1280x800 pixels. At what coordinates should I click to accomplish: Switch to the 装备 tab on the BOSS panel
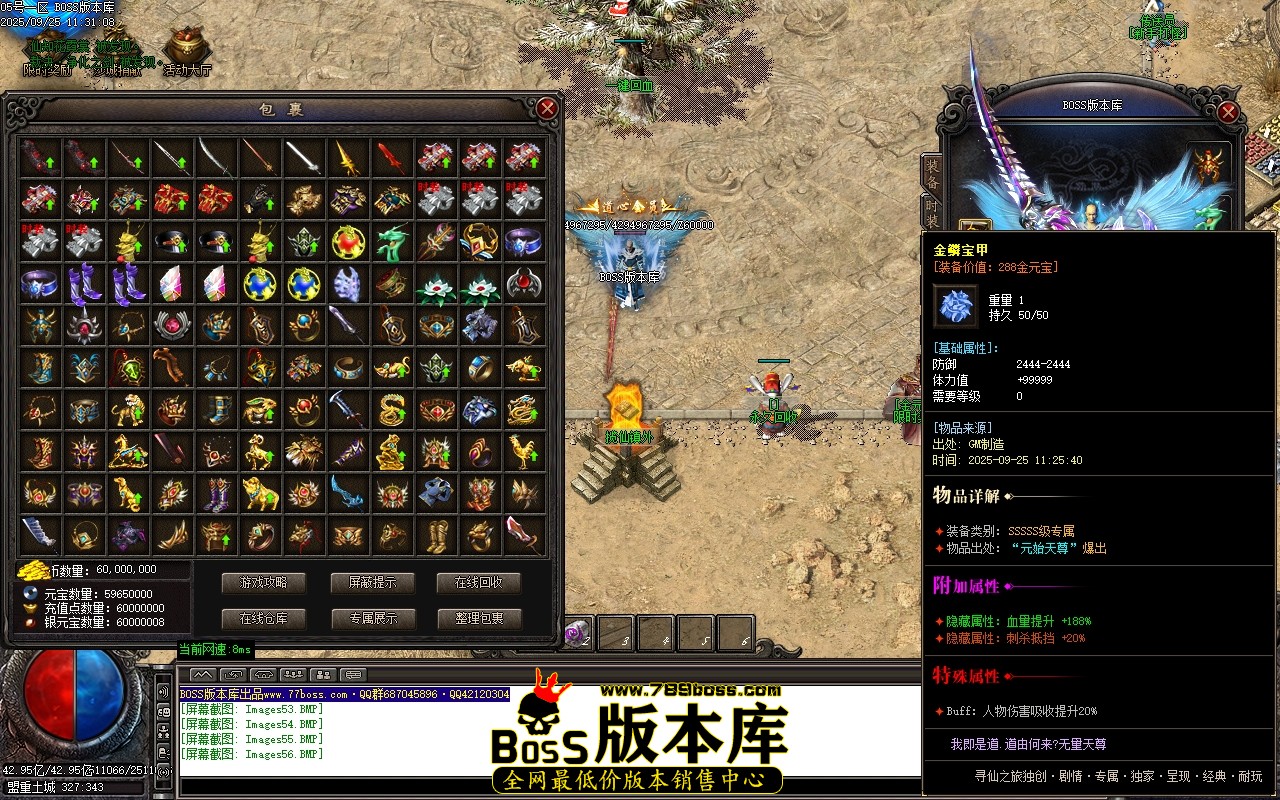pos(933,174)
